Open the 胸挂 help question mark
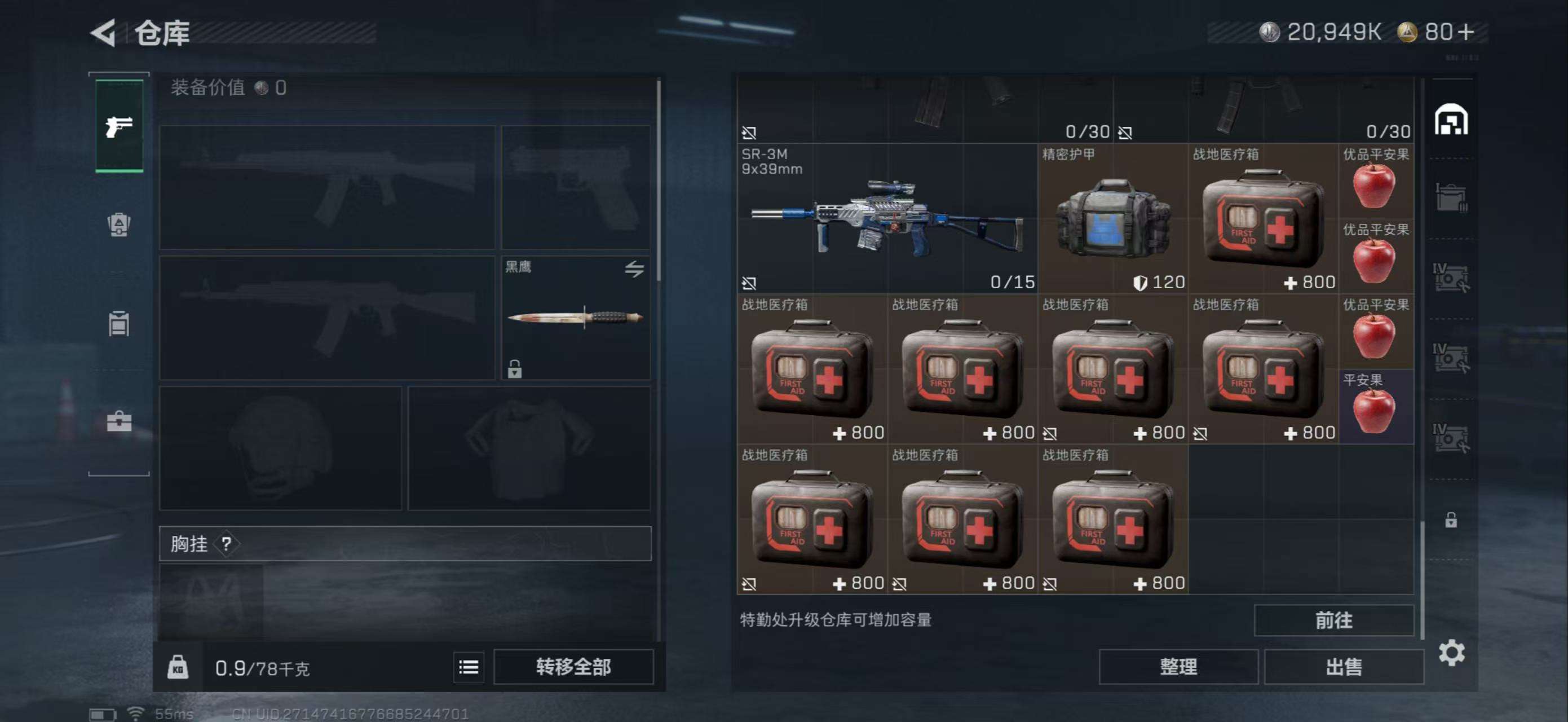1568x722 pixels. (226, 544)
